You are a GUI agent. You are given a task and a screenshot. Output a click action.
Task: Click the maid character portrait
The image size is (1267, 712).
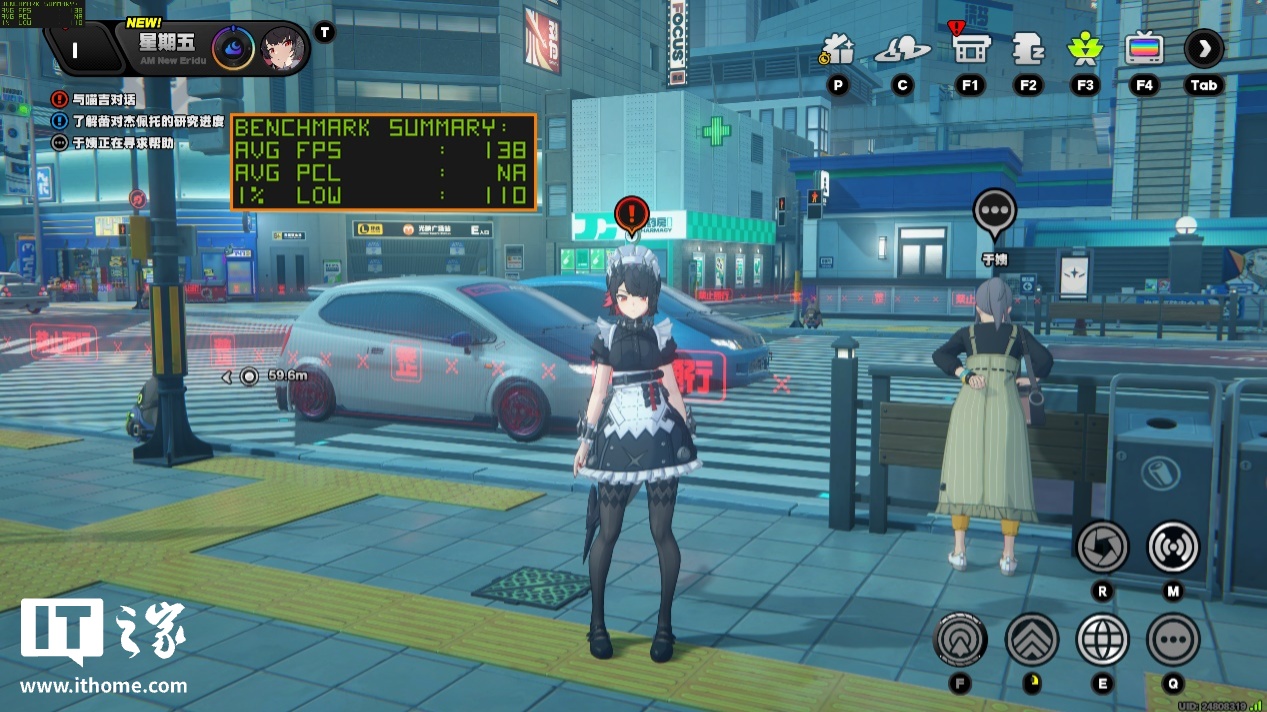click(x=283, y=48)
